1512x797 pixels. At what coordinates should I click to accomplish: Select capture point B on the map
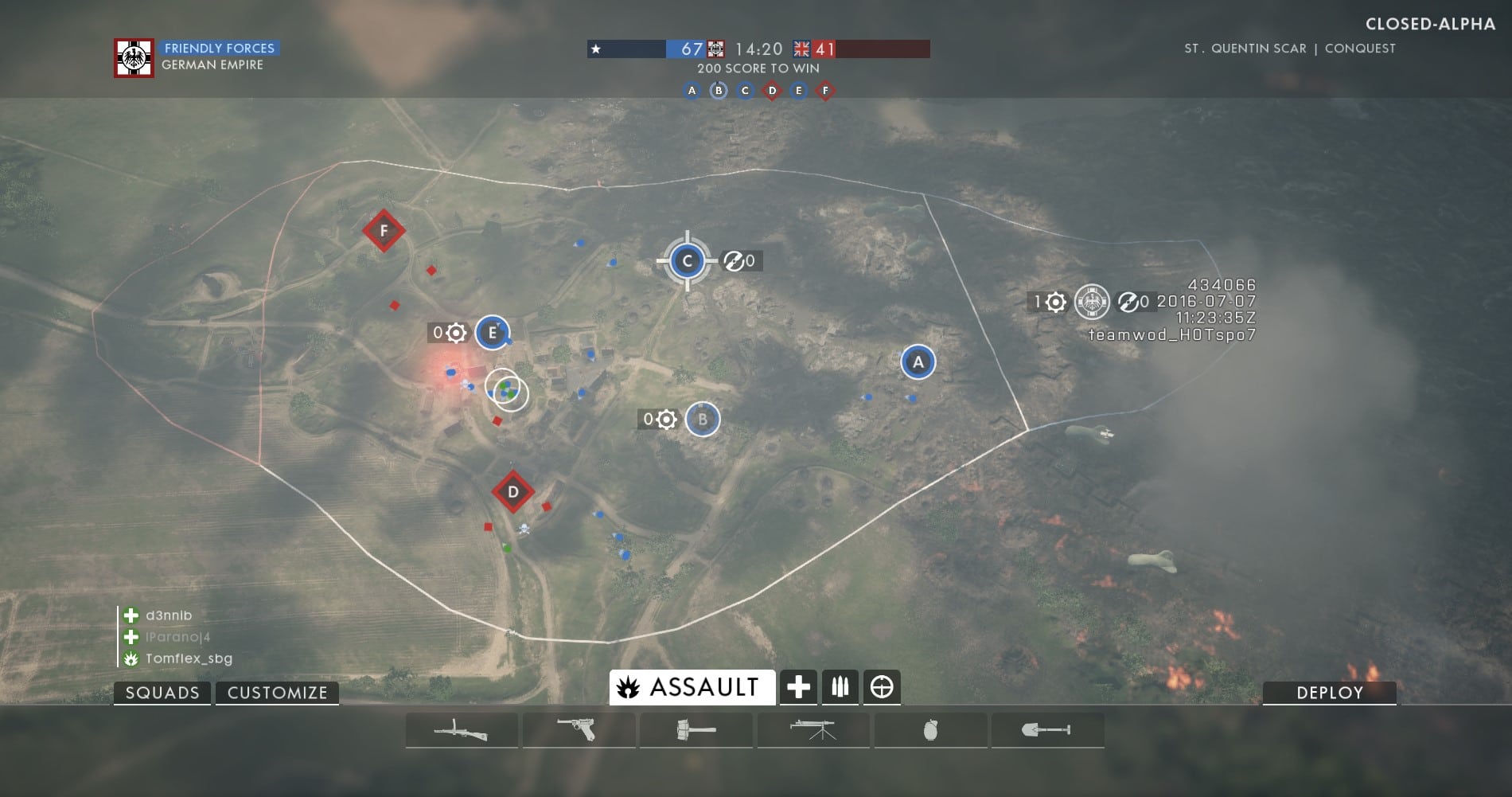tap(703, 420)
